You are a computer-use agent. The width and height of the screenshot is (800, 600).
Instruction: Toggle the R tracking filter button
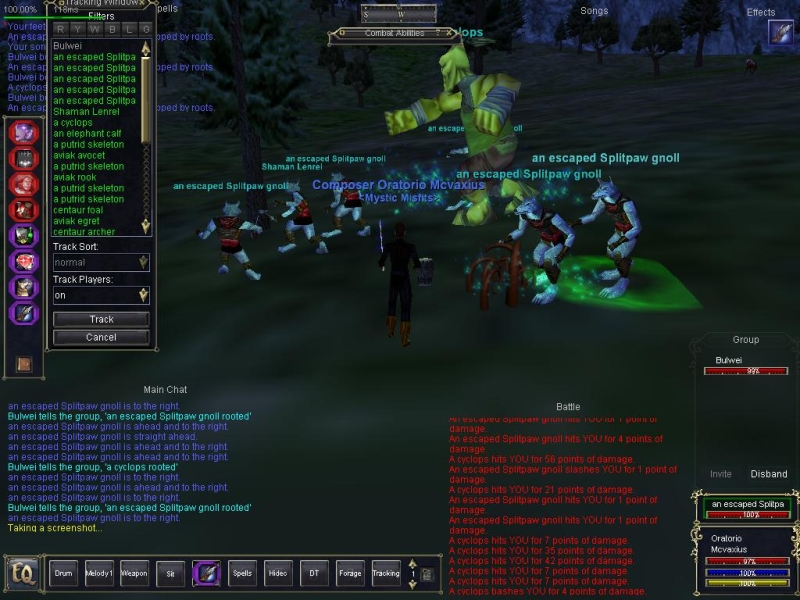(x=61, y=31)
